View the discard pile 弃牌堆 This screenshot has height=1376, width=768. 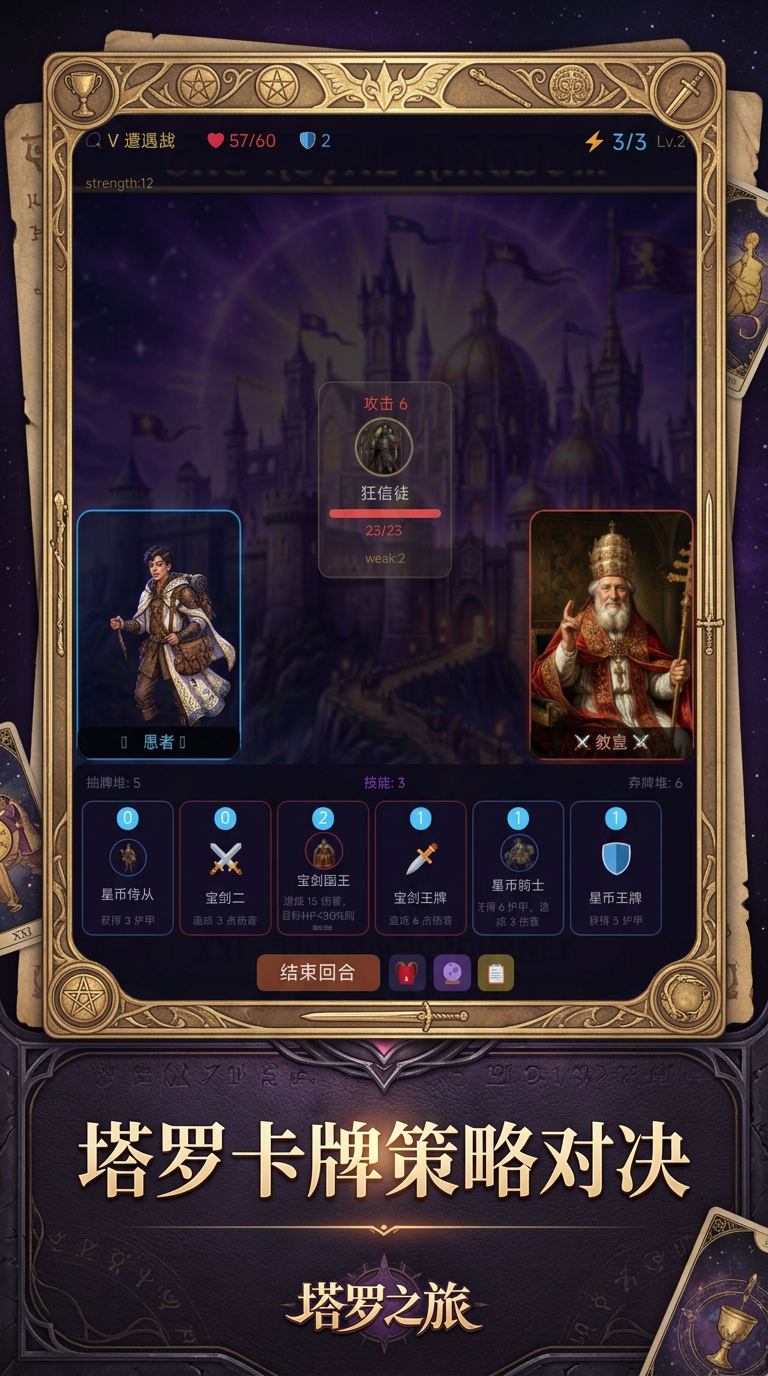[x=655, y=783]
